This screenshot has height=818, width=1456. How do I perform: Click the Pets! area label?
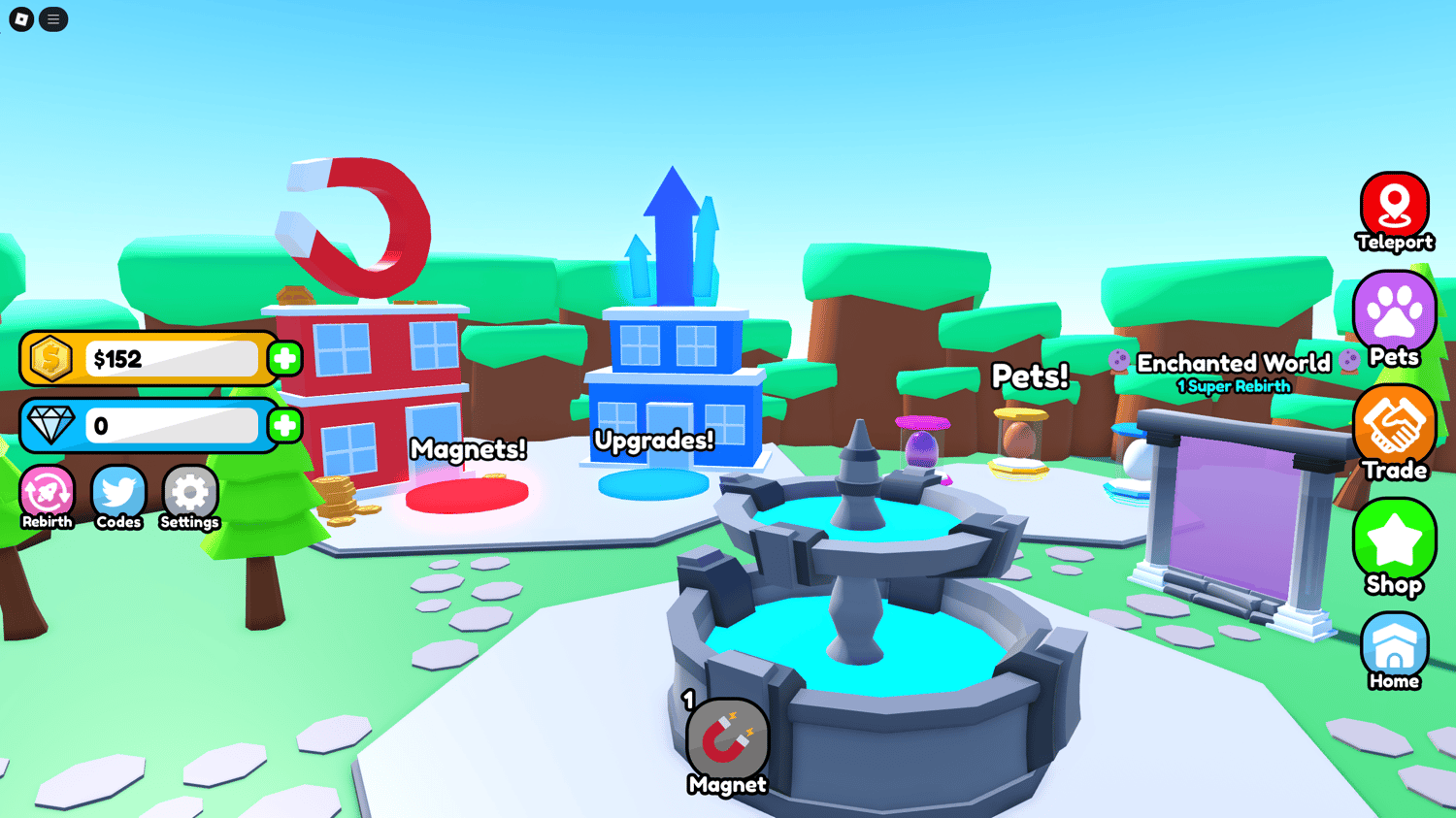(x=1030, y=376)
